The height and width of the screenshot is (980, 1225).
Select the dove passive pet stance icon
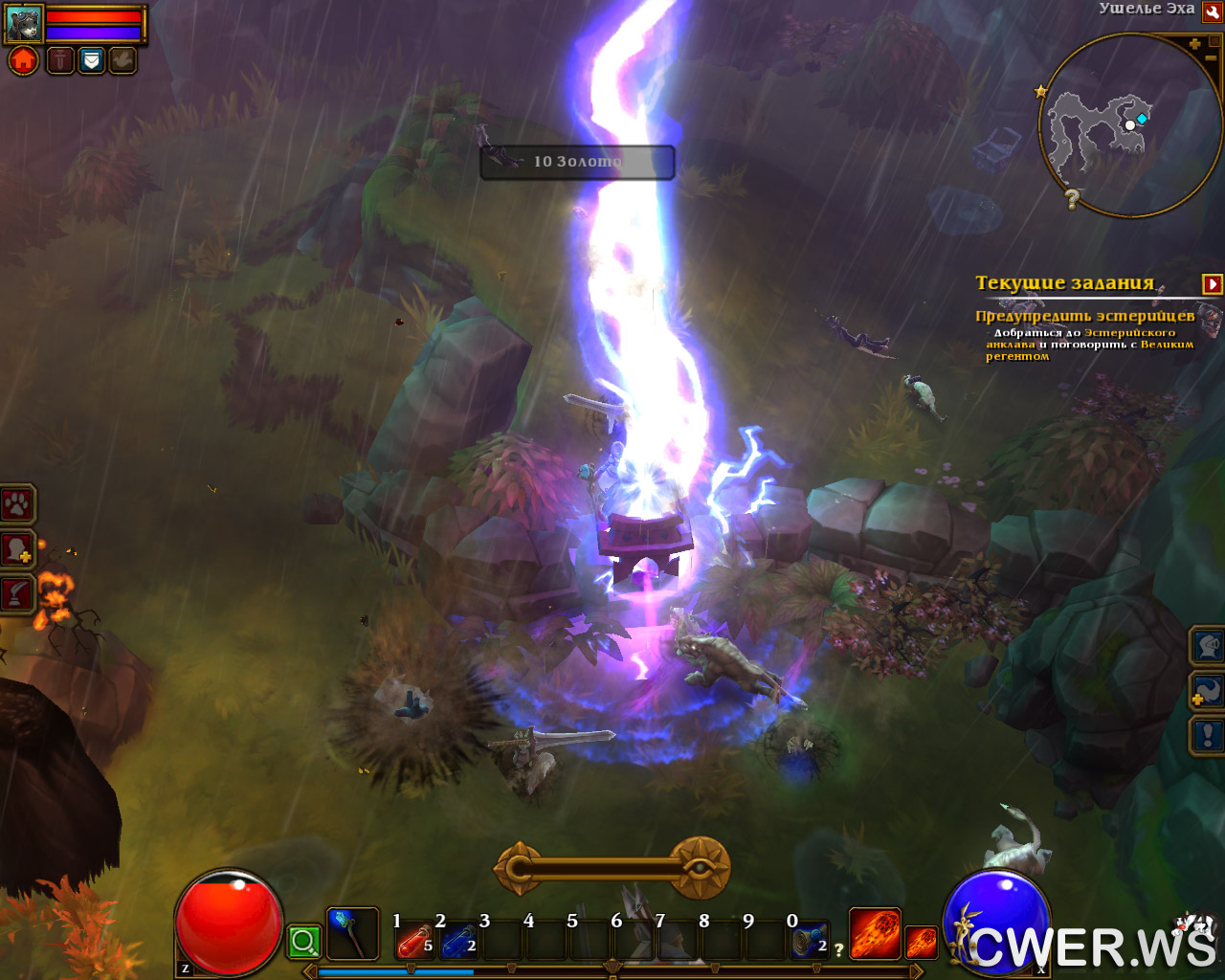122,60
